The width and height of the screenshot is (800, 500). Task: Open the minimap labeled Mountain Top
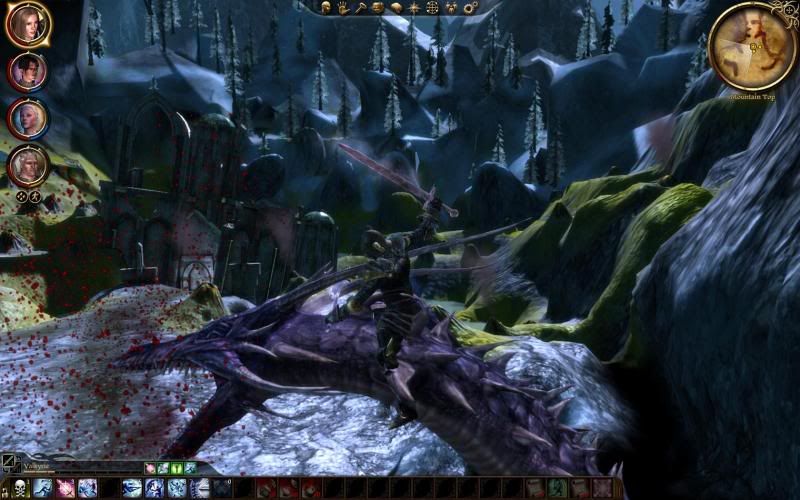[752, 45]
